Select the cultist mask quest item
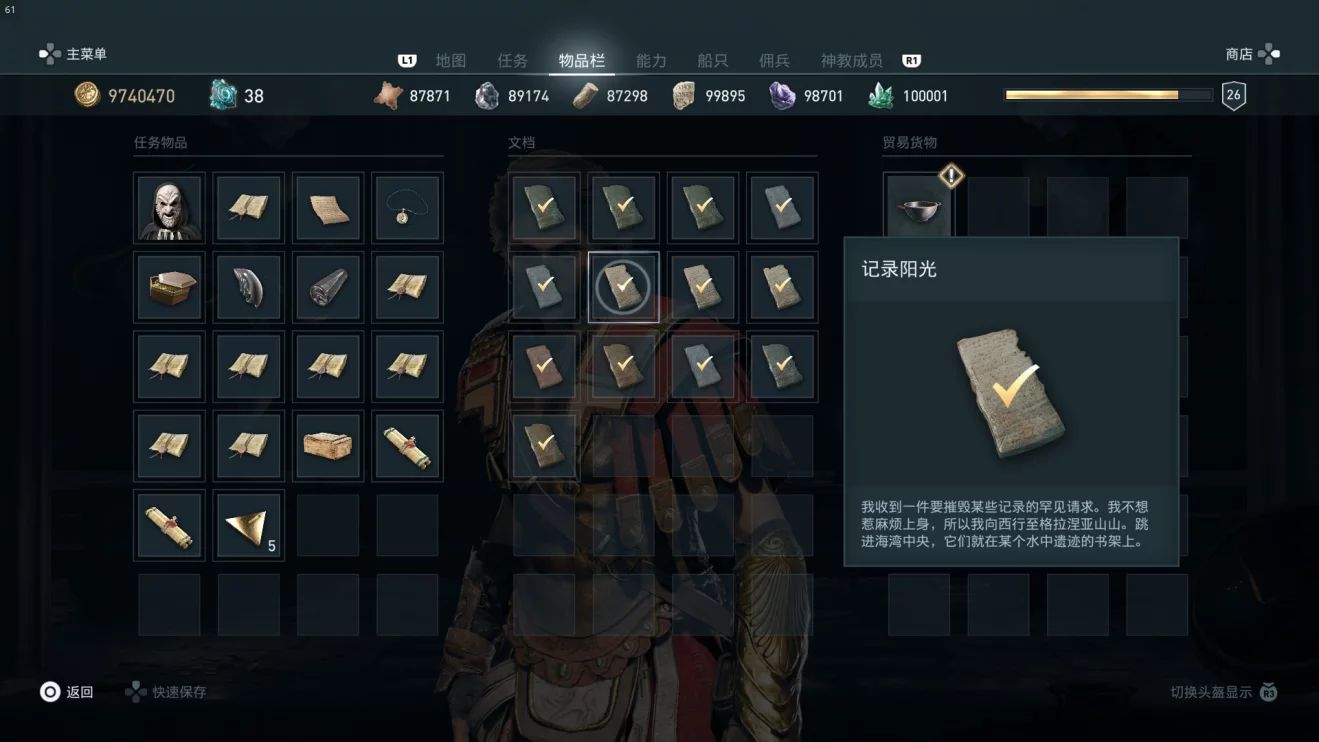 click(169, 208)
